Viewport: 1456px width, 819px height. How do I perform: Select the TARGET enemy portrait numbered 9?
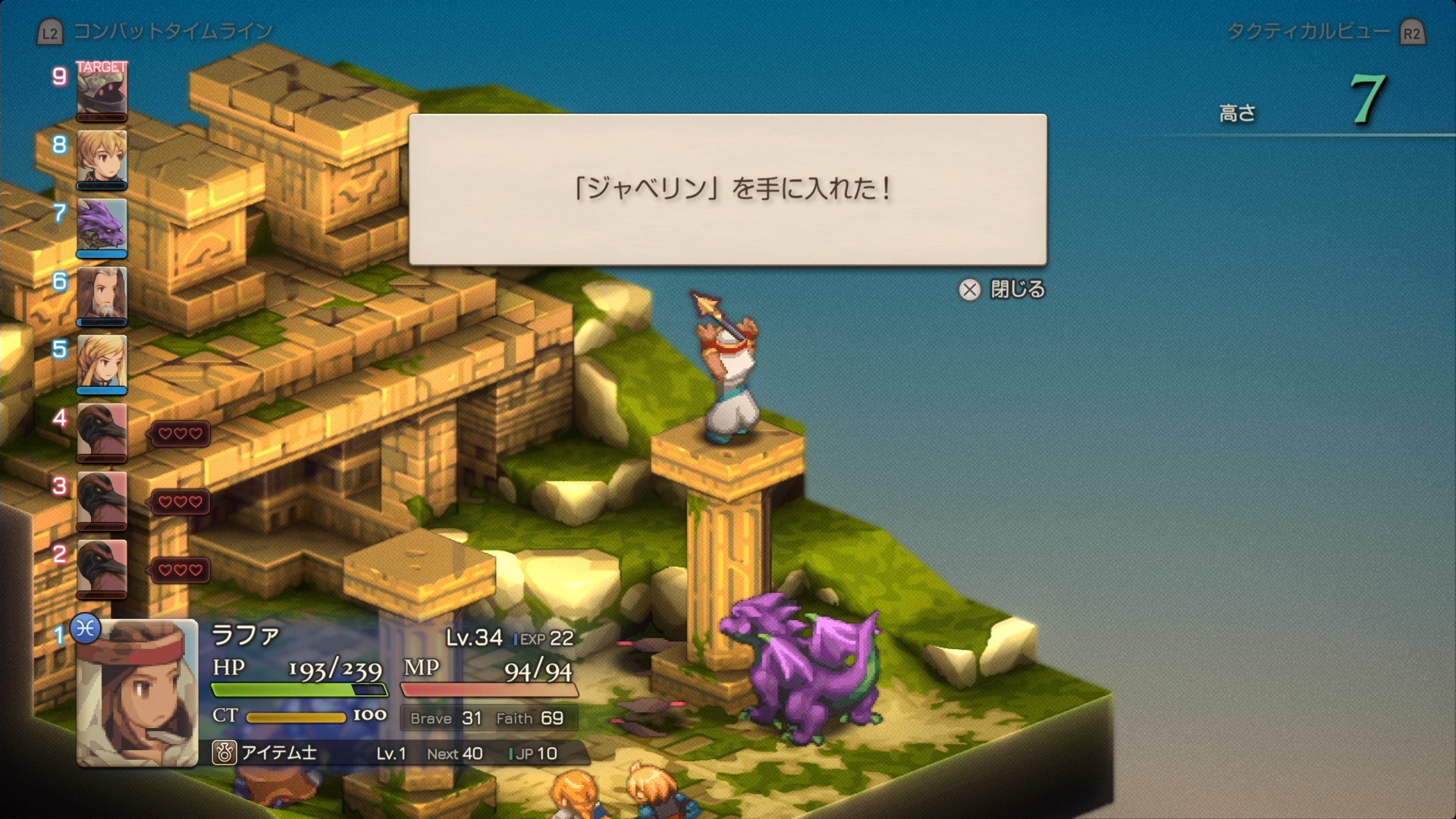click(x=102, y=91)
